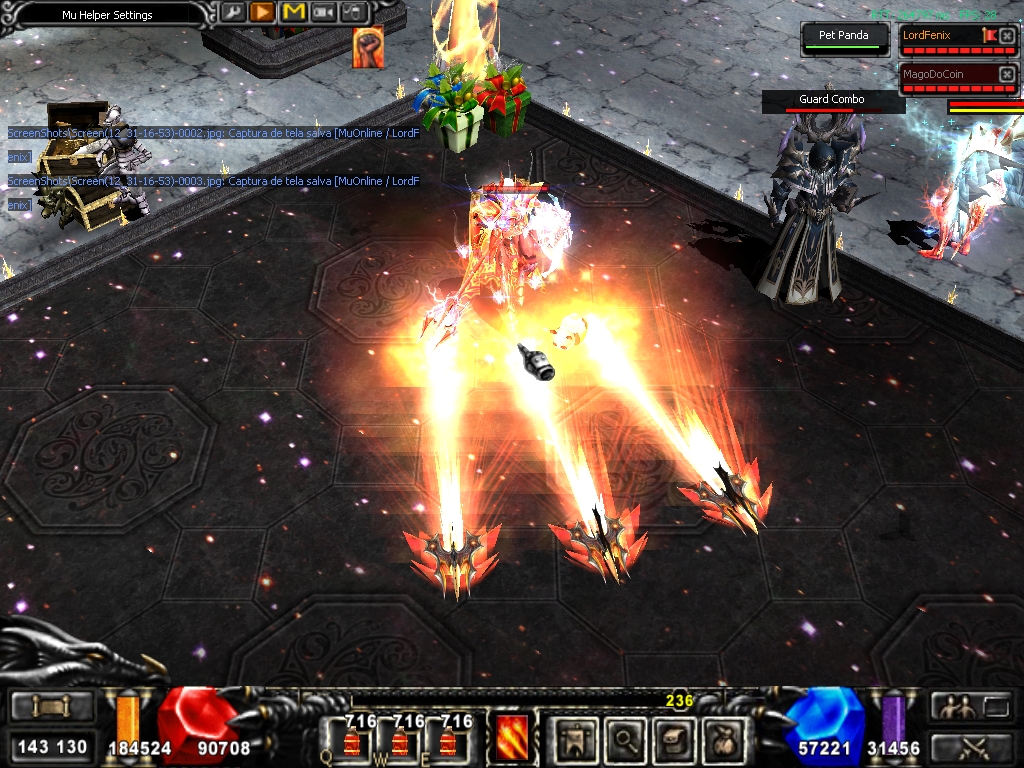The height and width of the screenshot is (768, 1024).
Task: Open Mu Helper settings with the wrench button
Action: click(233, 13)
